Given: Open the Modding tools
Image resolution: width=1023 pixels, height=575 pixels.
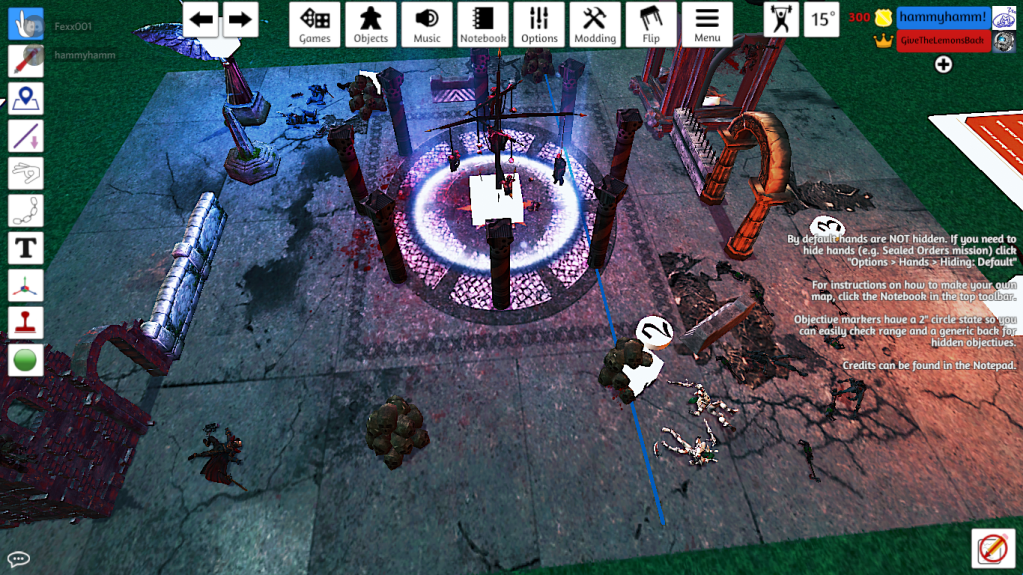Looking at the screenshot, I should pos(595,23).
